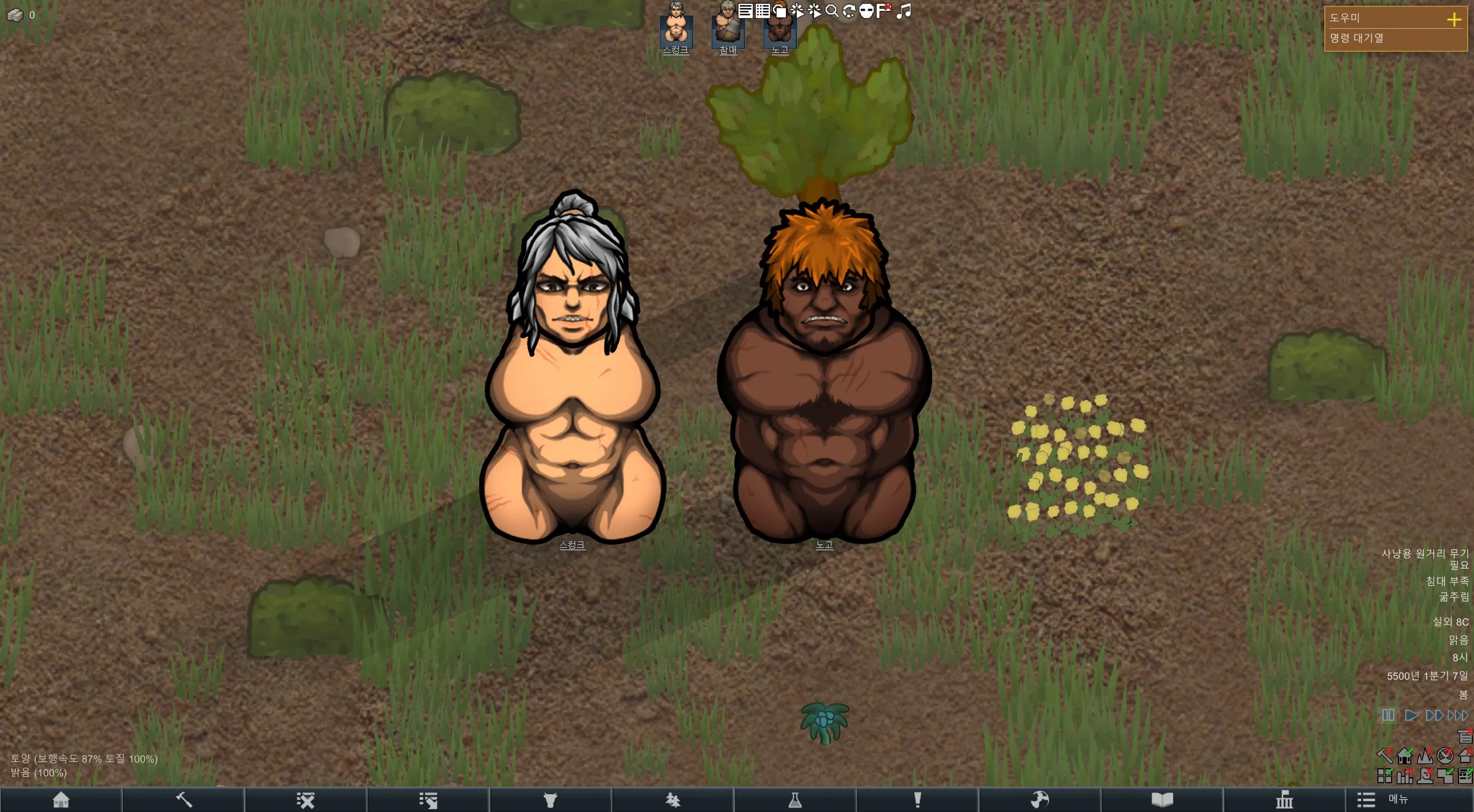
Task: Set game to triple fast-forward speed
Action: (x=1458, y=715)
